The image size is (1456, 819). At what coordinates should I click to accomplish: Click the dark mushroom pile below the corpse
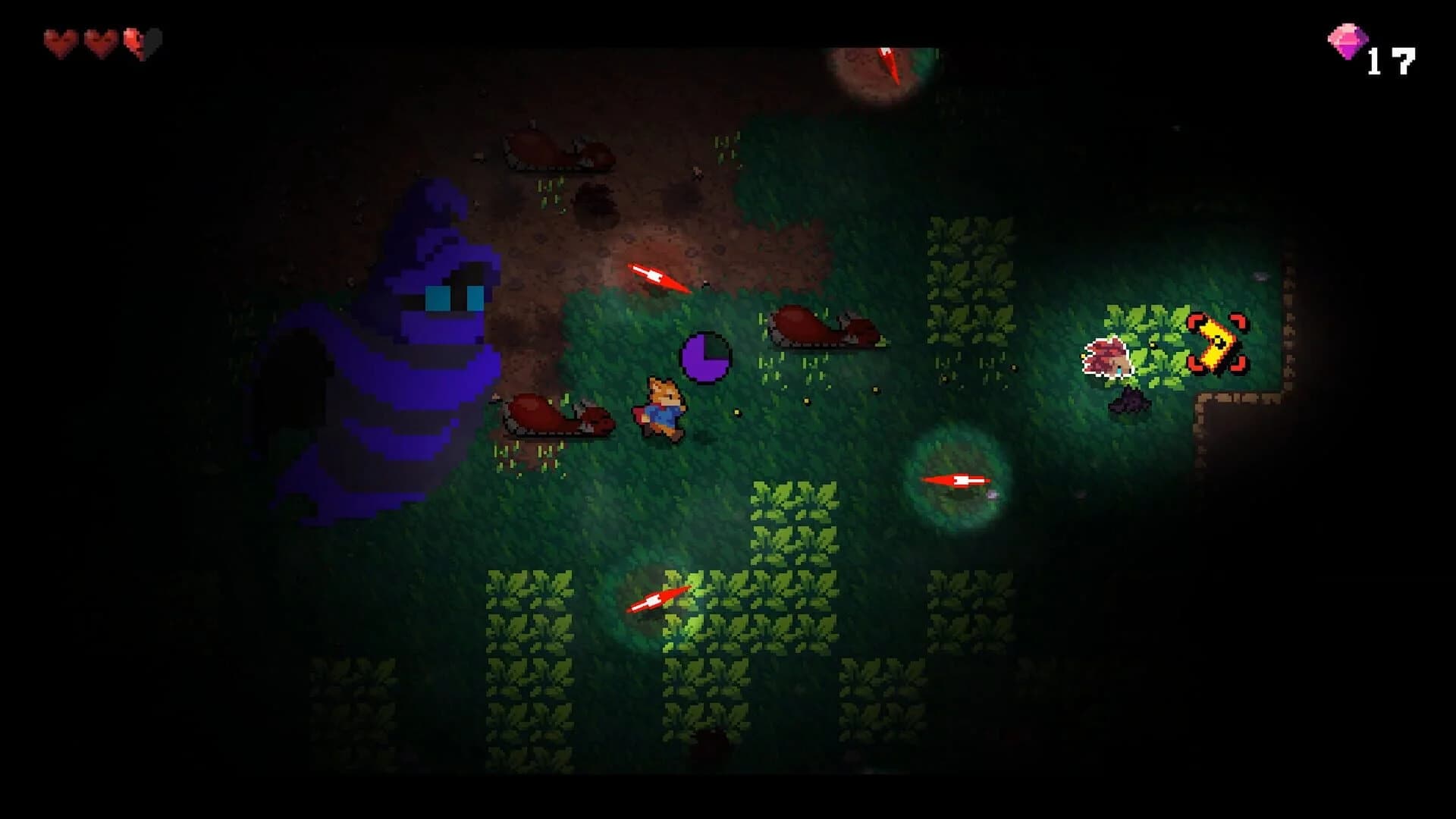(x=1130, y=400)
